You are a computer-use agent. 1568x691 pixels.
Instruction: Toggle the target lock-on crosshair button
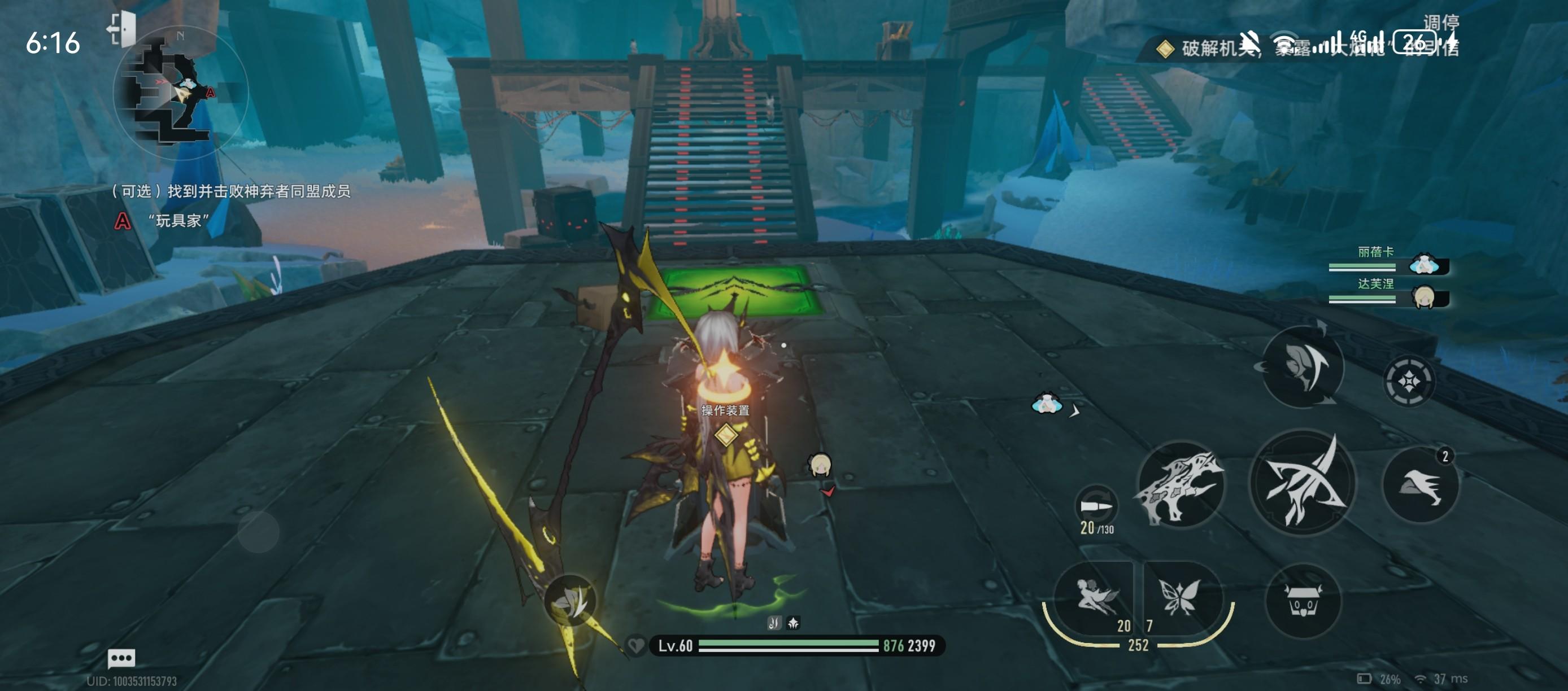(1409, 382)
